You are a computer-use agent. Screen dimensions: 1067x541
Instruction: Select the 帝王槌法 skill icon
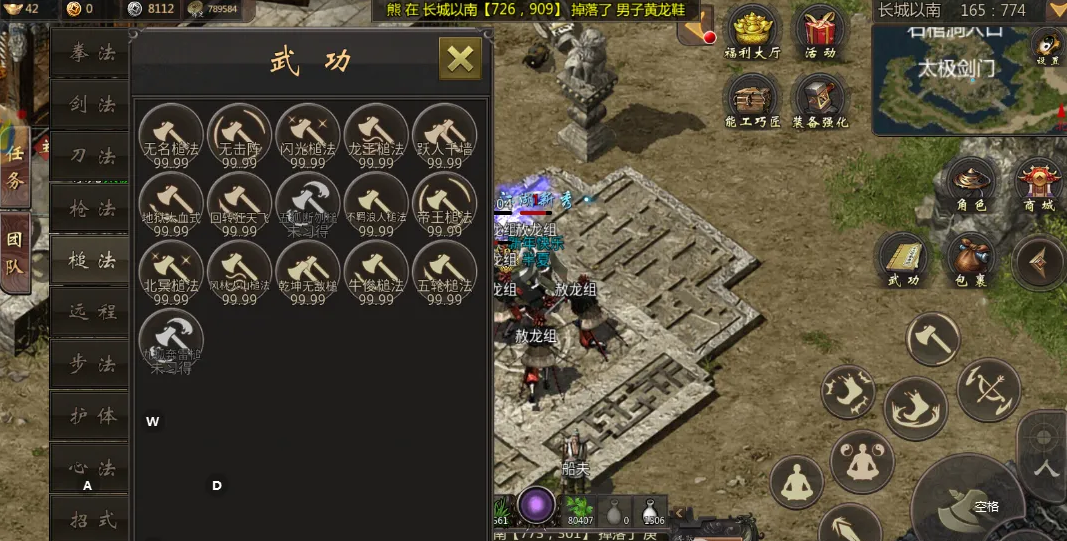pyautogui.click(x=444, y=204)
